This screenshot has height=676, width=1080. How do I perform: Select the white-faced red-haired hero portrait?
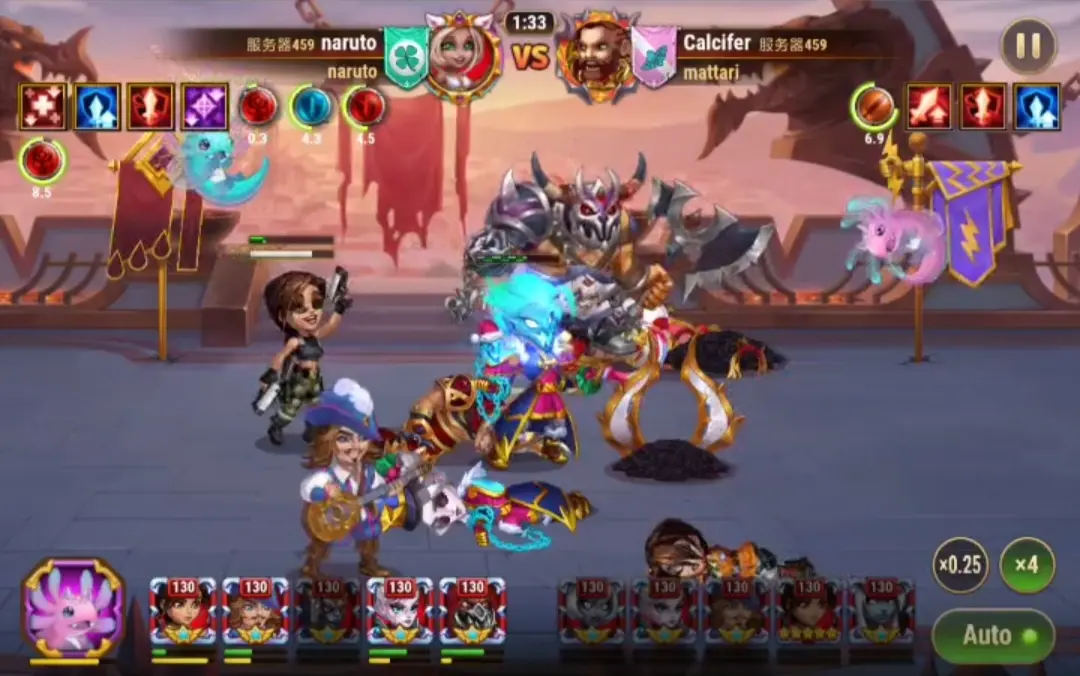tap(400, 611)
